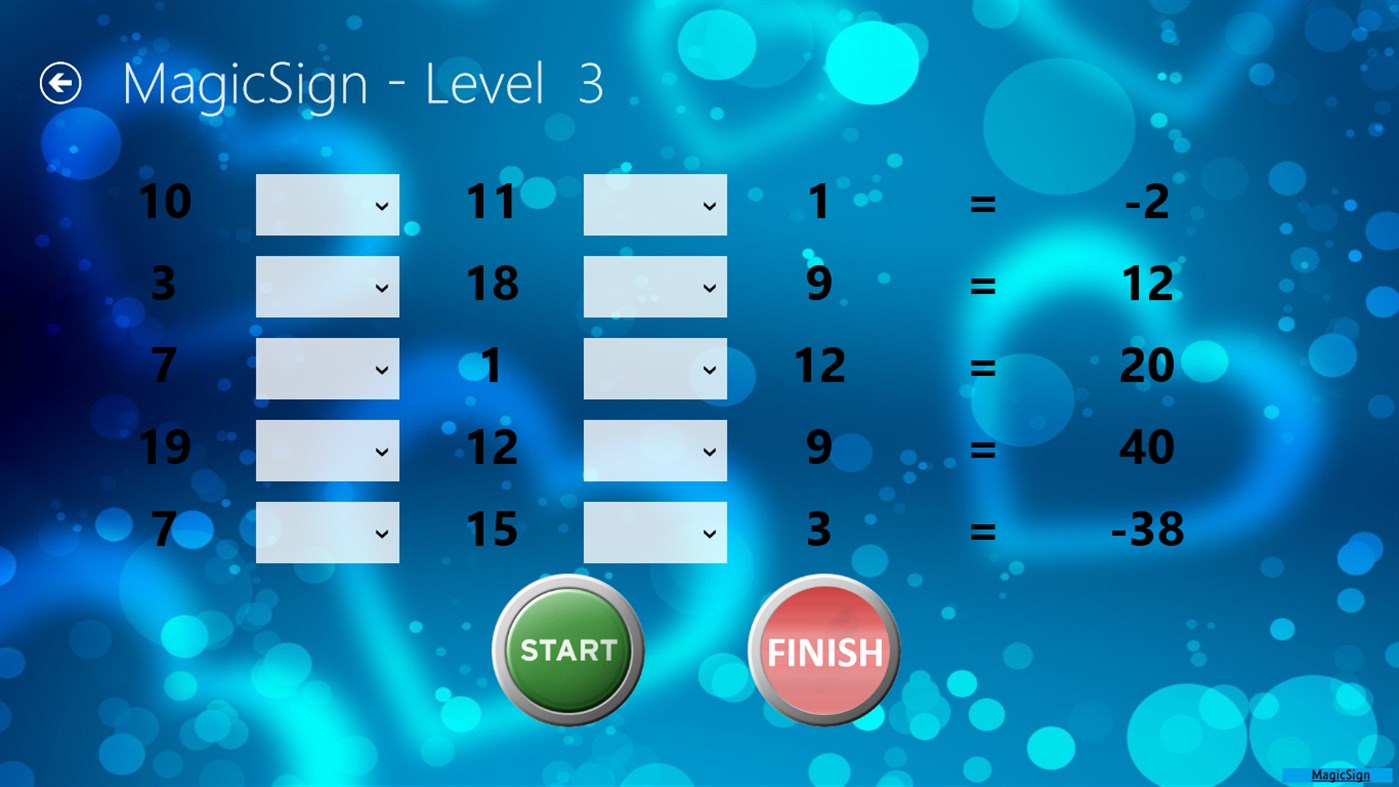This screenshot has width=1399, height=787.
Task: Click the back arrow icon
Action: click(x=60, y=83)
